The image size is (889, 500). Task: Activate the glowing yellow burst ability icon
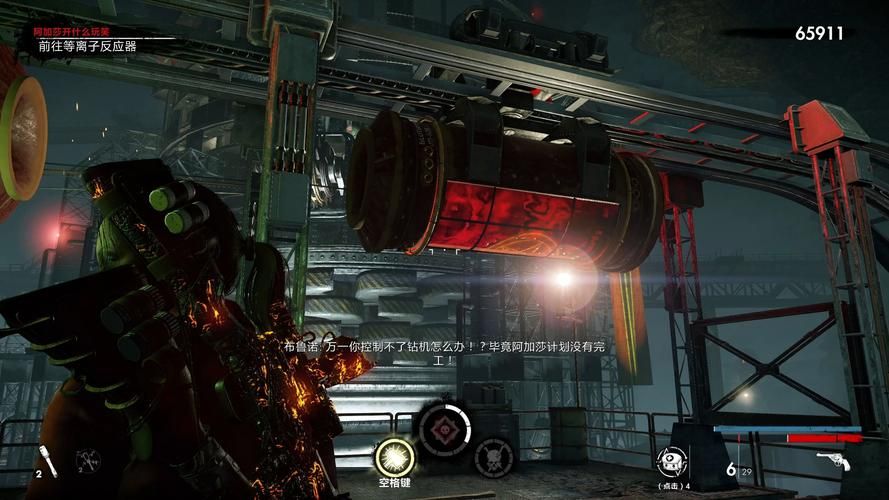tap(394, 458)
